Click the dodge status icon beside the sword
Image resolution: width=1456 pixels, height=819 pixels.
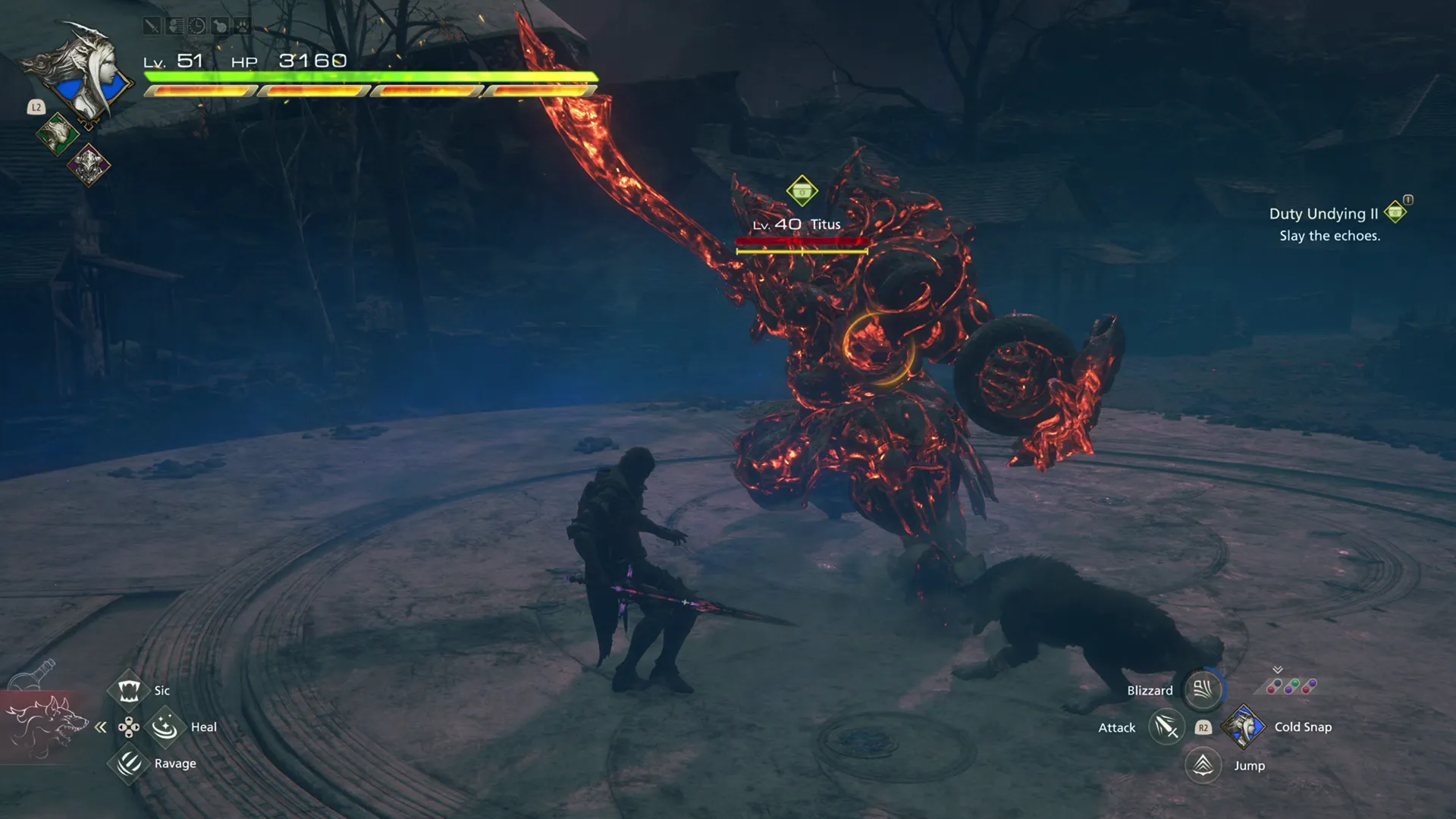pyautogui.click(x=175, y=25)
